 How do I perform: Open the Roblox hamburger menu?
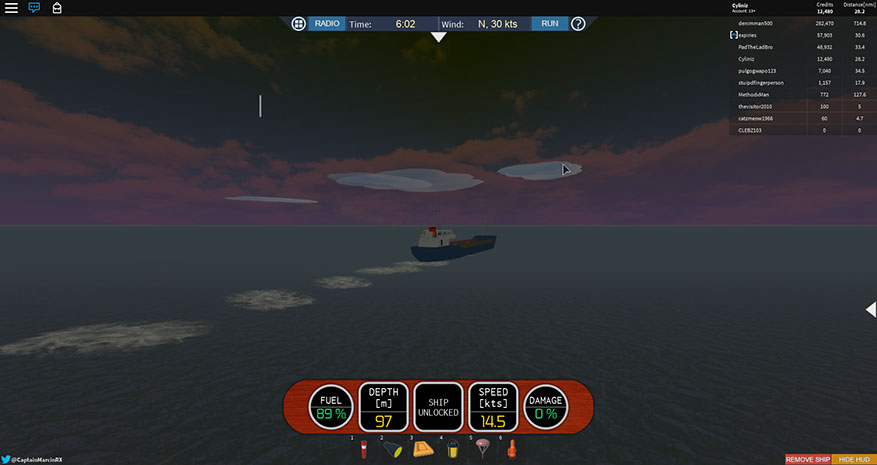11,7
